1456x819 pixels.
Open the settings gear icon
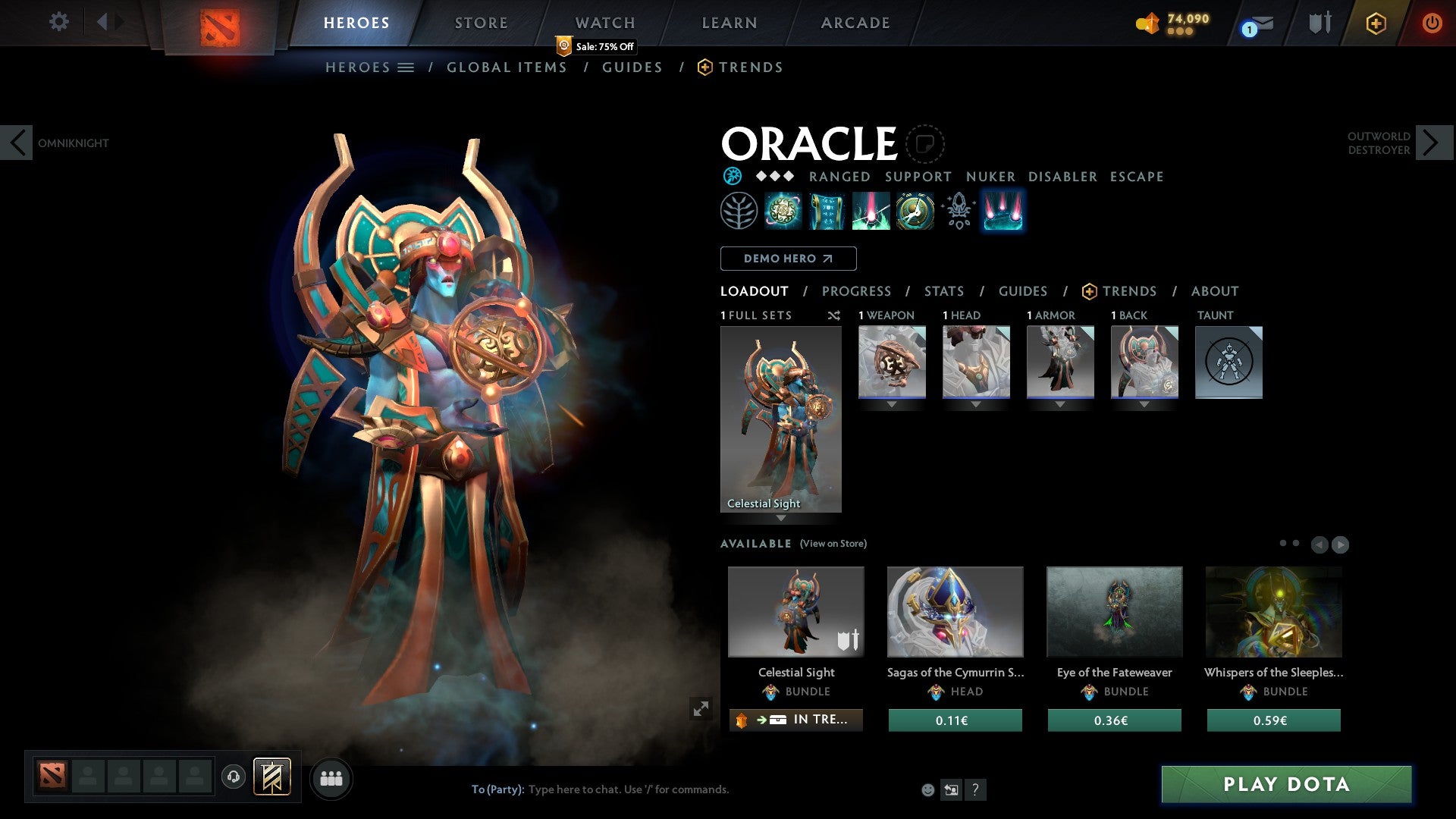pyautogui.click(x=58, y=22)
